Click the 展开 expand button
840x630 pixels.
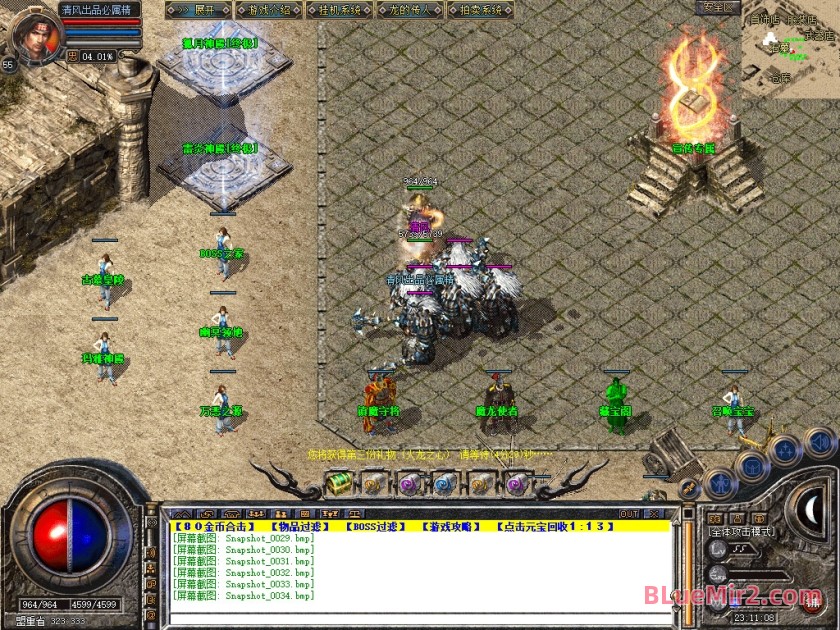198,10
